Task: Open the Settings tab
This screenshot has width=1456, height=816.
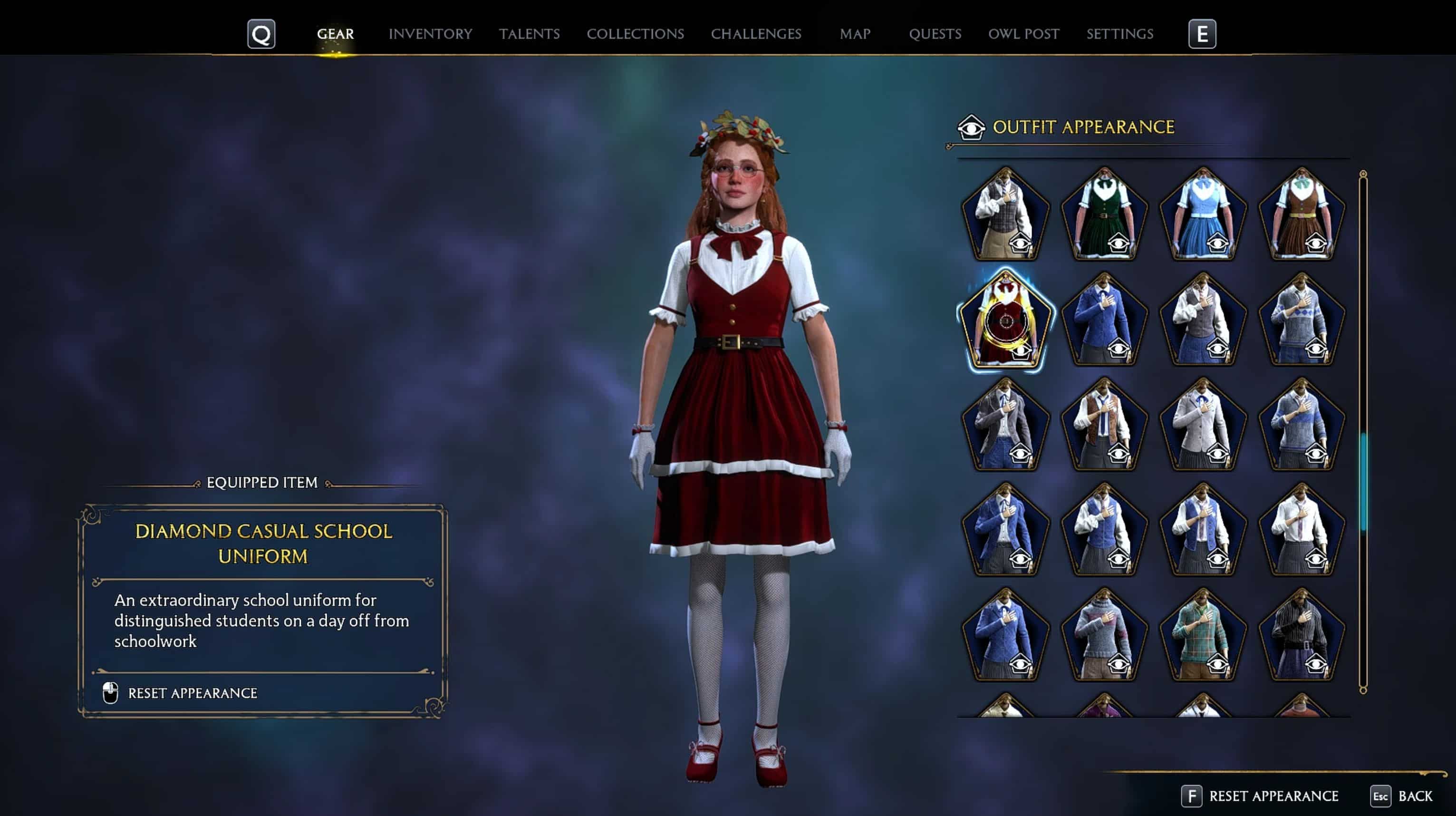Action: pos(1119,34)
